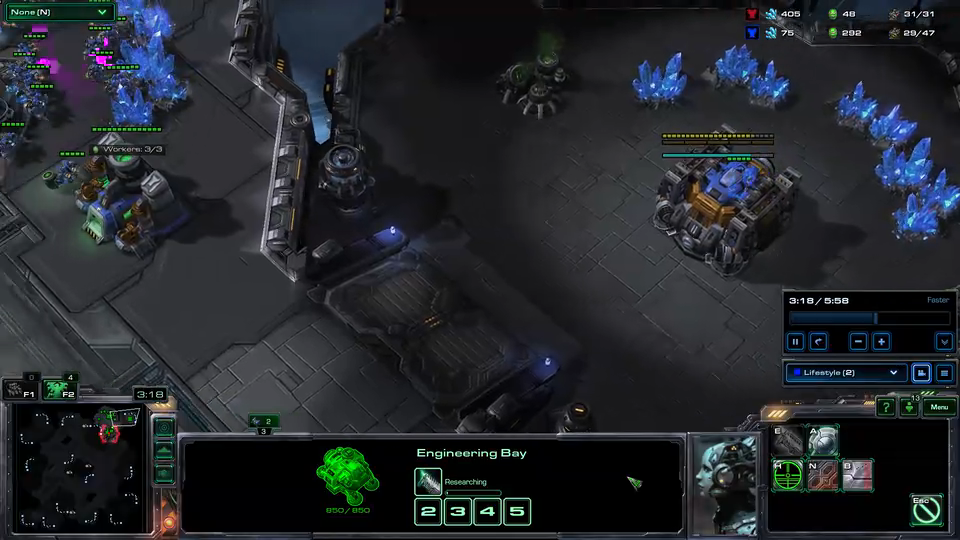Click the Esc cancel command icon
The image size is (960, 540).
point(926,509)
